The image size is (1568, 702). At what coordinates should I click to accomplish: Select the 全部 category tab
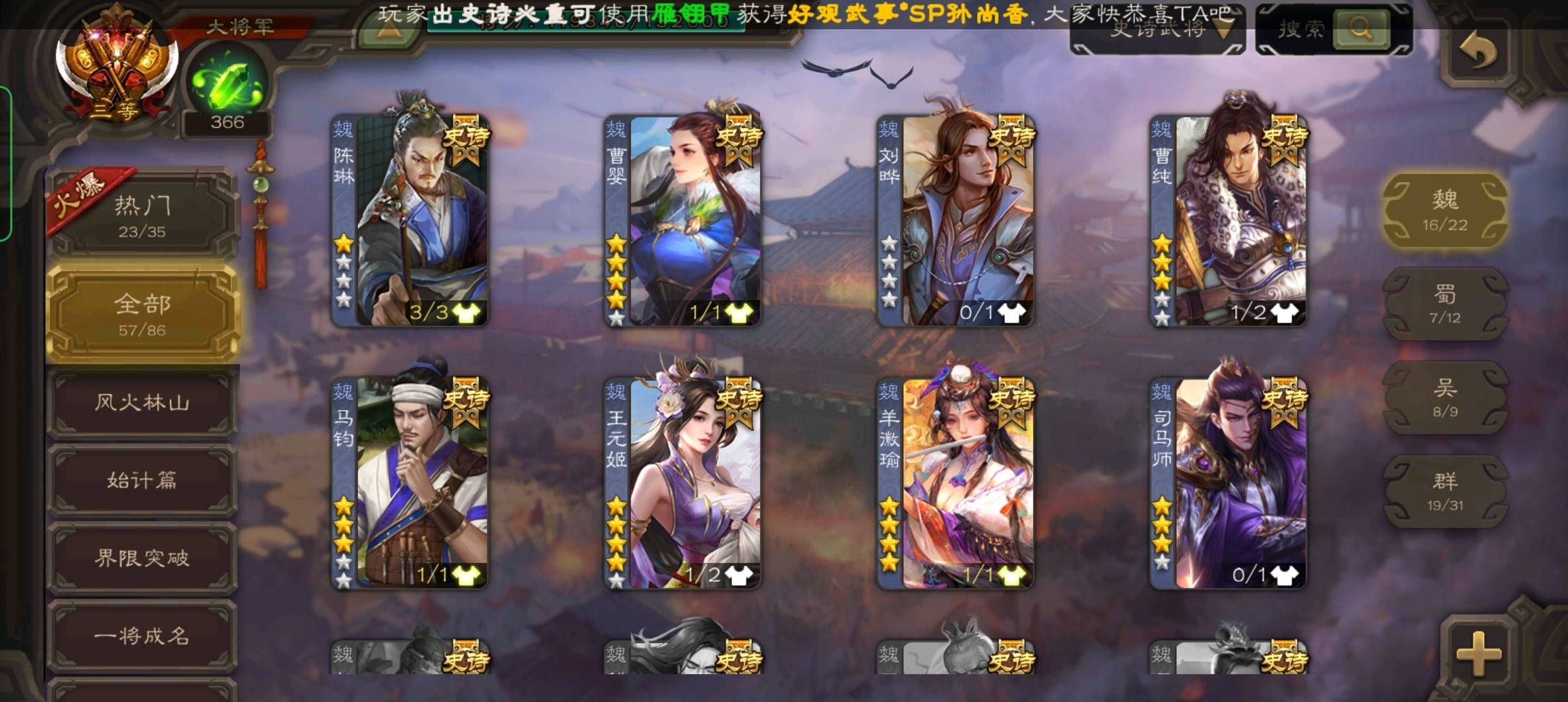coord(142,314)
